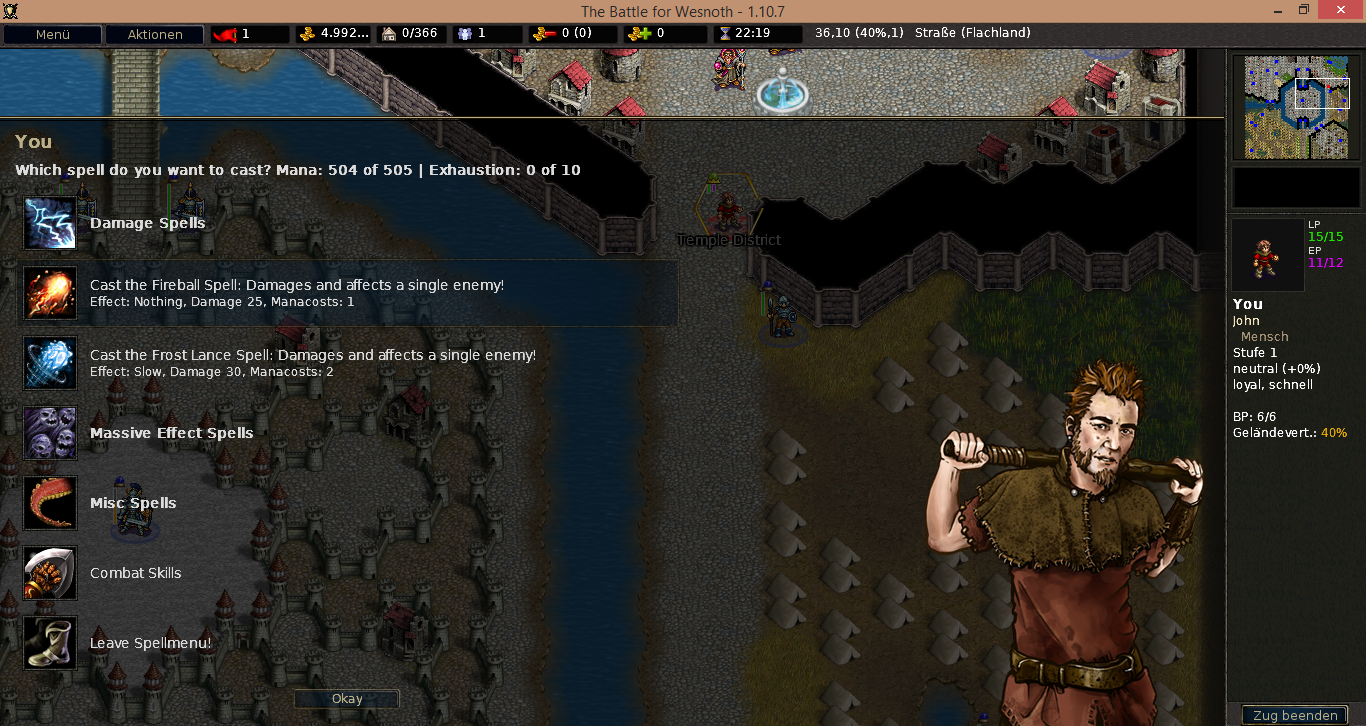
Task: Click the minimap in the sidebar
Action: [x=1296, y=108]
